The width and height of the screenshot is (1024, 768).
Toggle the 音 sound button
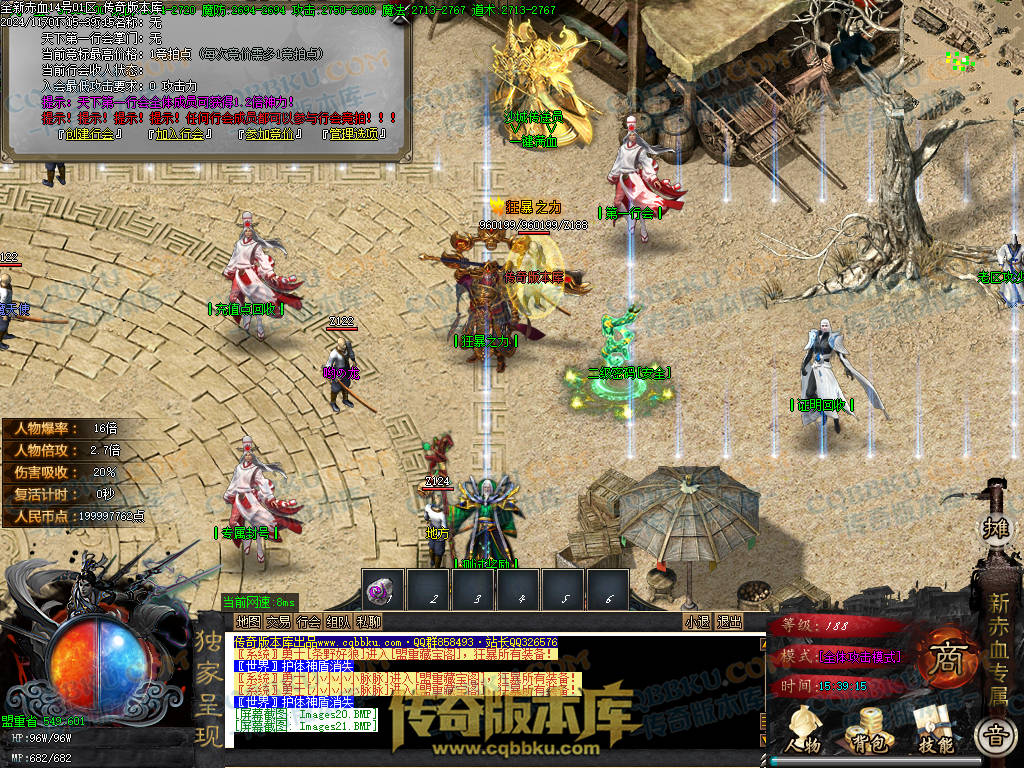[996, 737]
